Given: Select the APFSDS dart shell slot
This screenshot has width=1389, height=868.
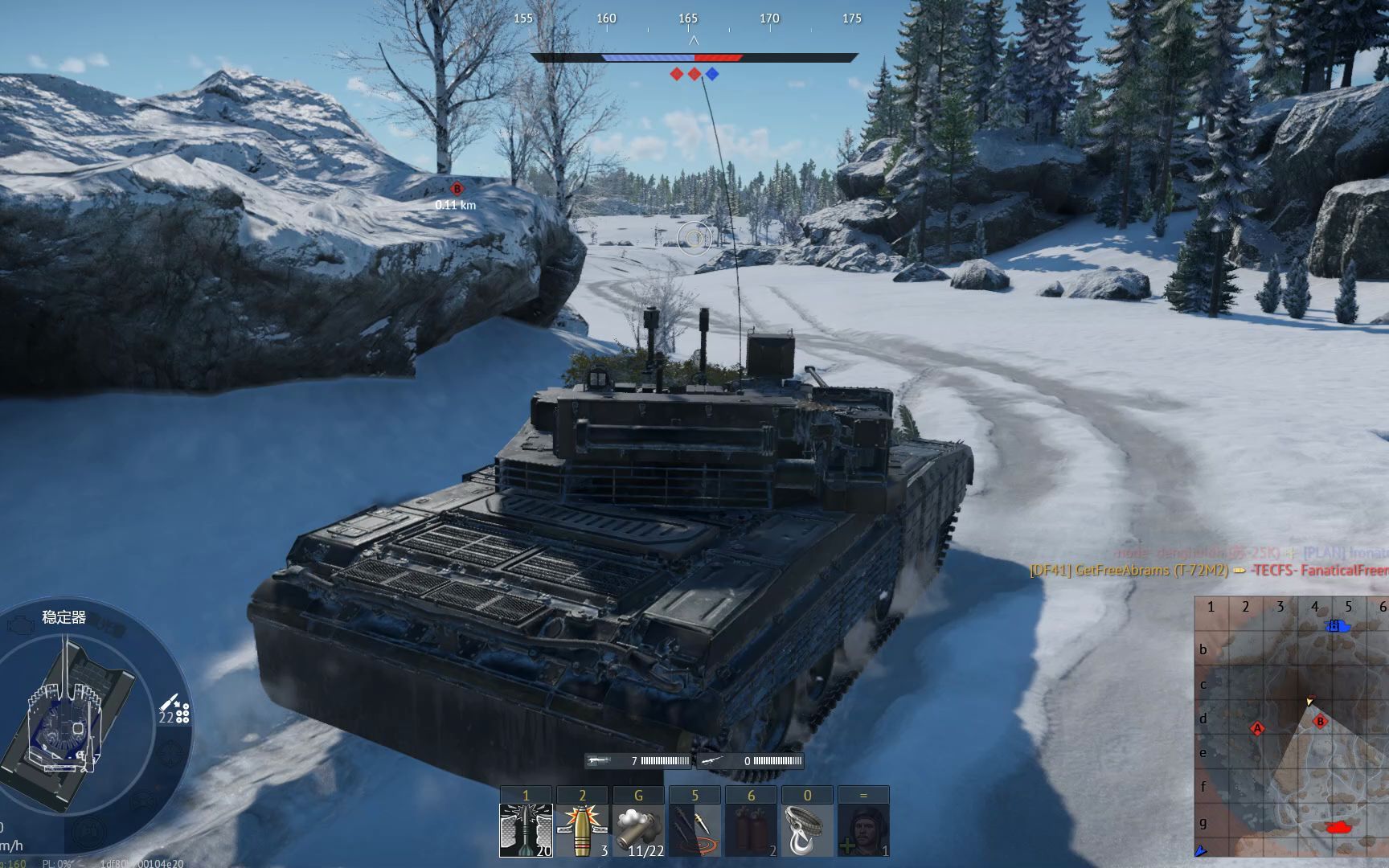Looking at the screenshot, I should coord(526,829).
